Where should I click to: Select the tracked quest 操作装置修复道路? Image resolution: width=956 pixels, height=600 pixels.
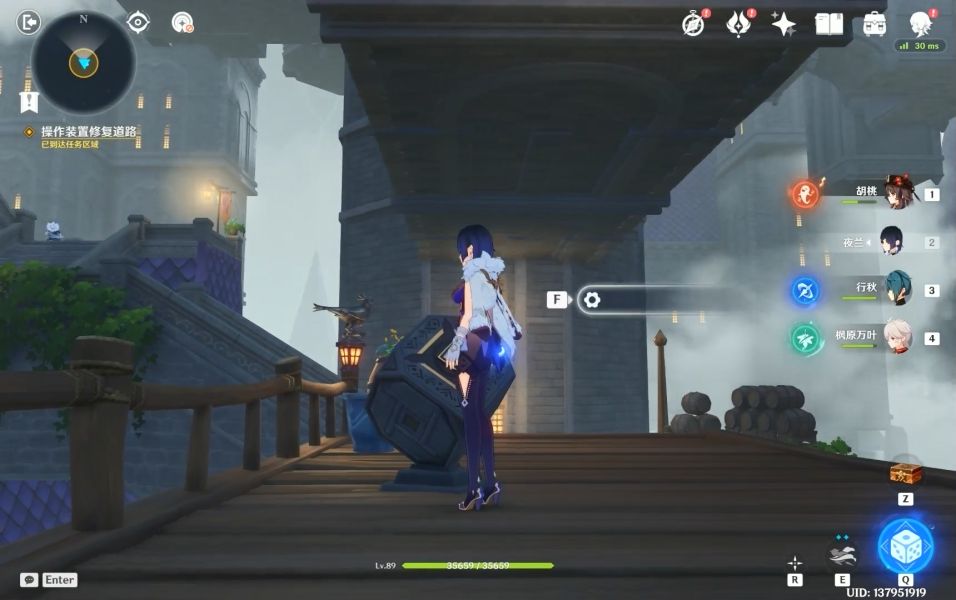coord(88,132)
